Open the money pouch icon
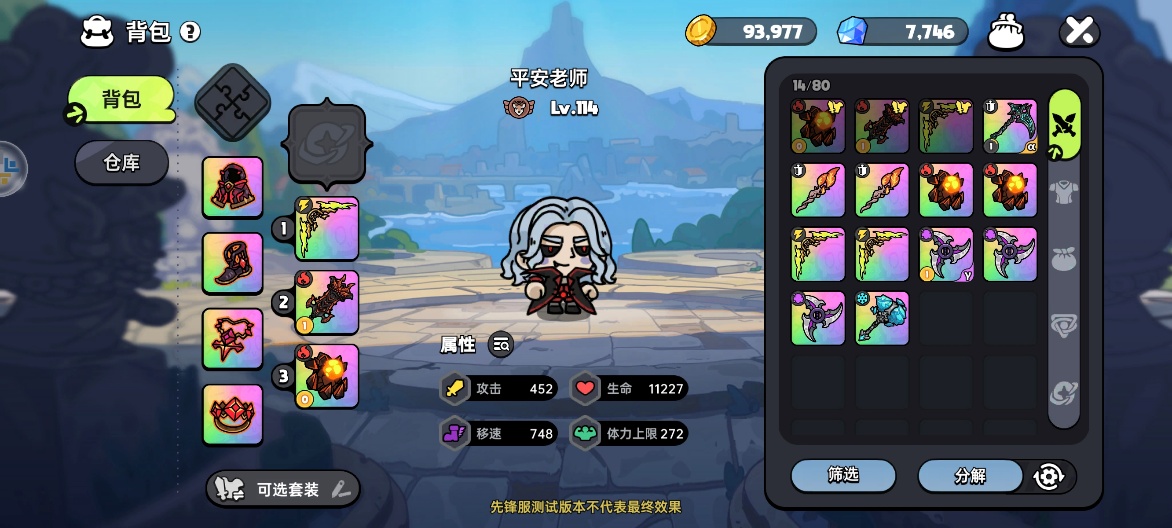 tap(1006, 32)
